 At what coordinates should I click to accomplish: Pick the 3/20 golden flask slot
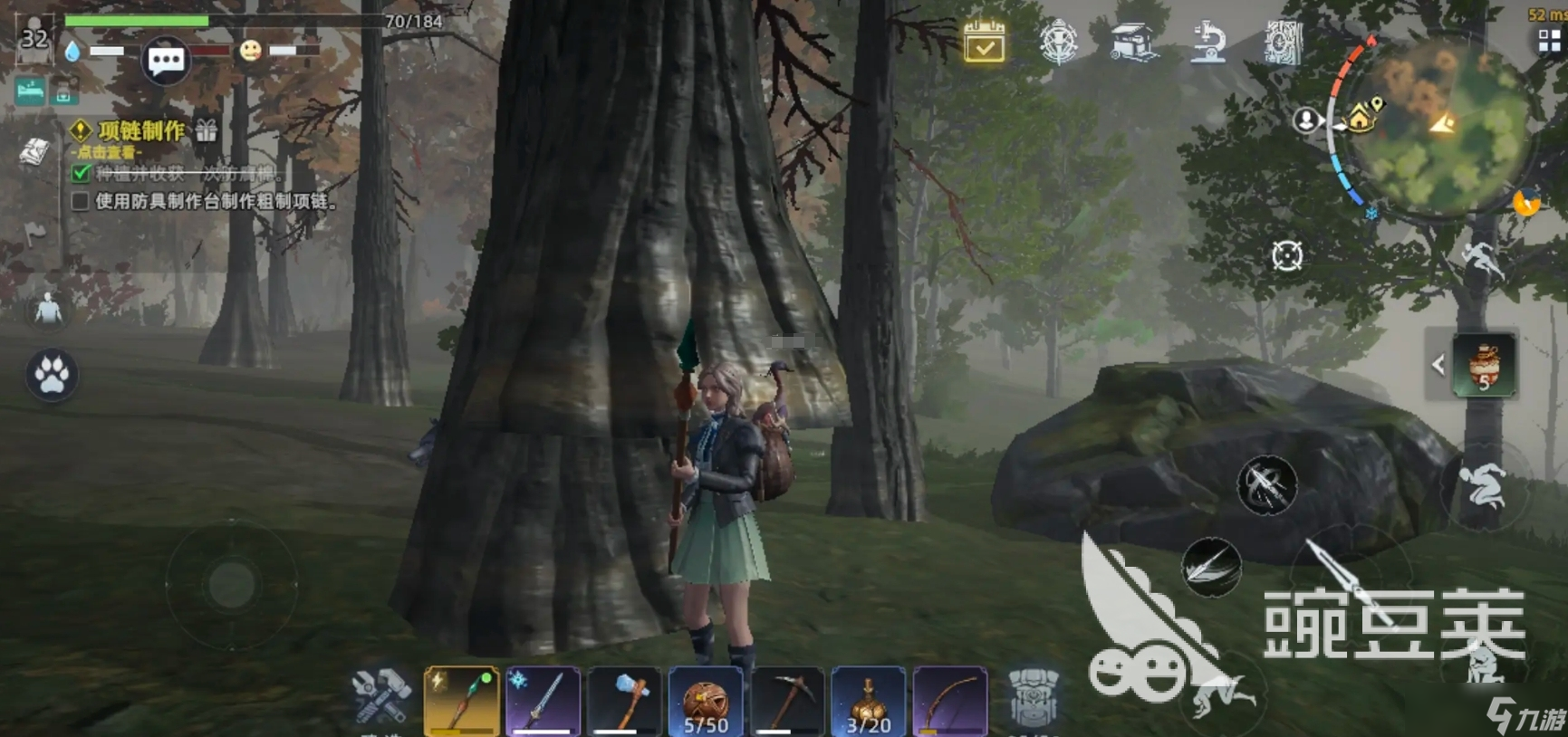point(868,701)
